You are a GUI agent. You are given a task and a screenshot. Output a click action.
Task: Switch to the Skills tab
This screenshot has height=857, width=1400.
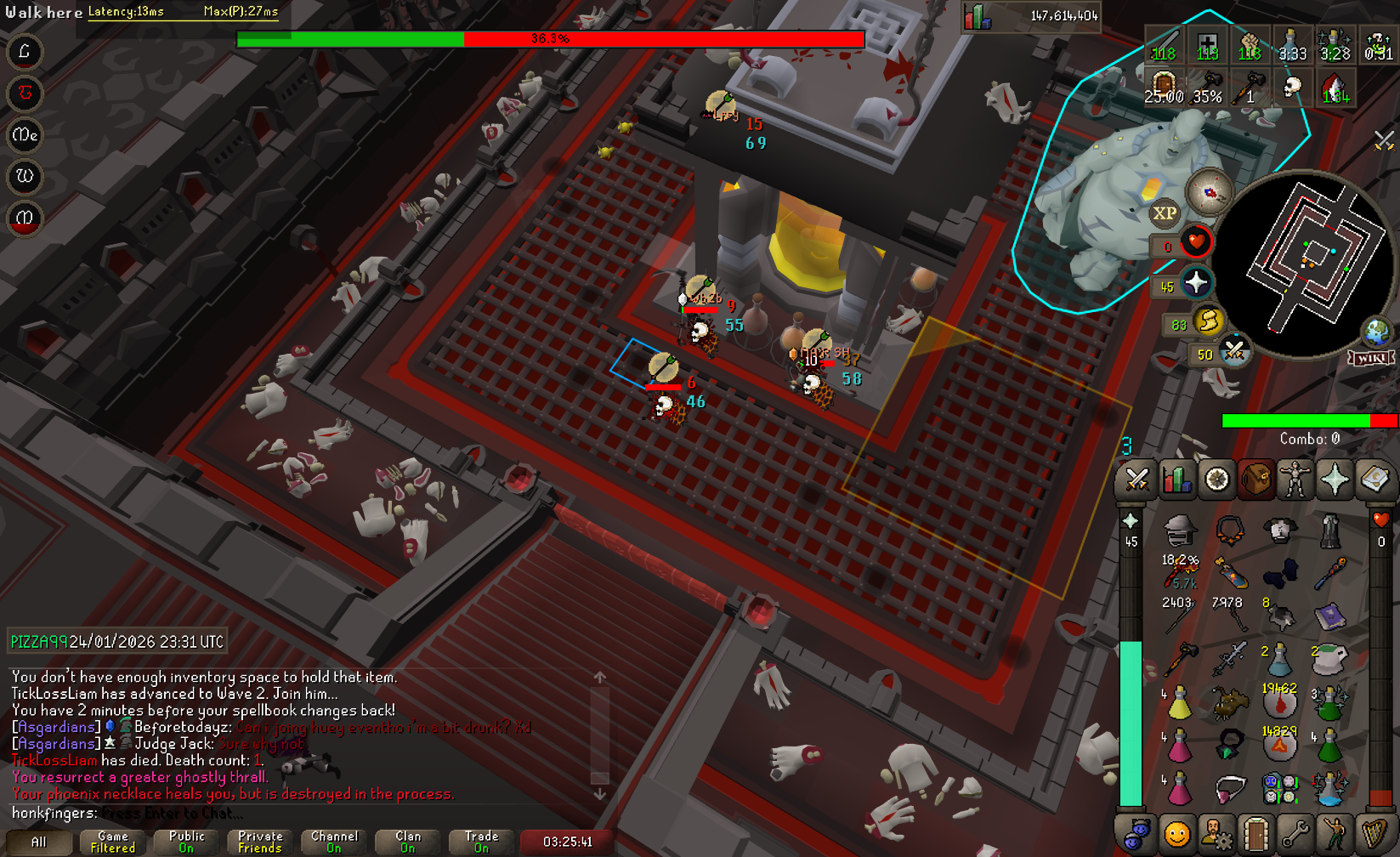click(x=1176, y=480)
